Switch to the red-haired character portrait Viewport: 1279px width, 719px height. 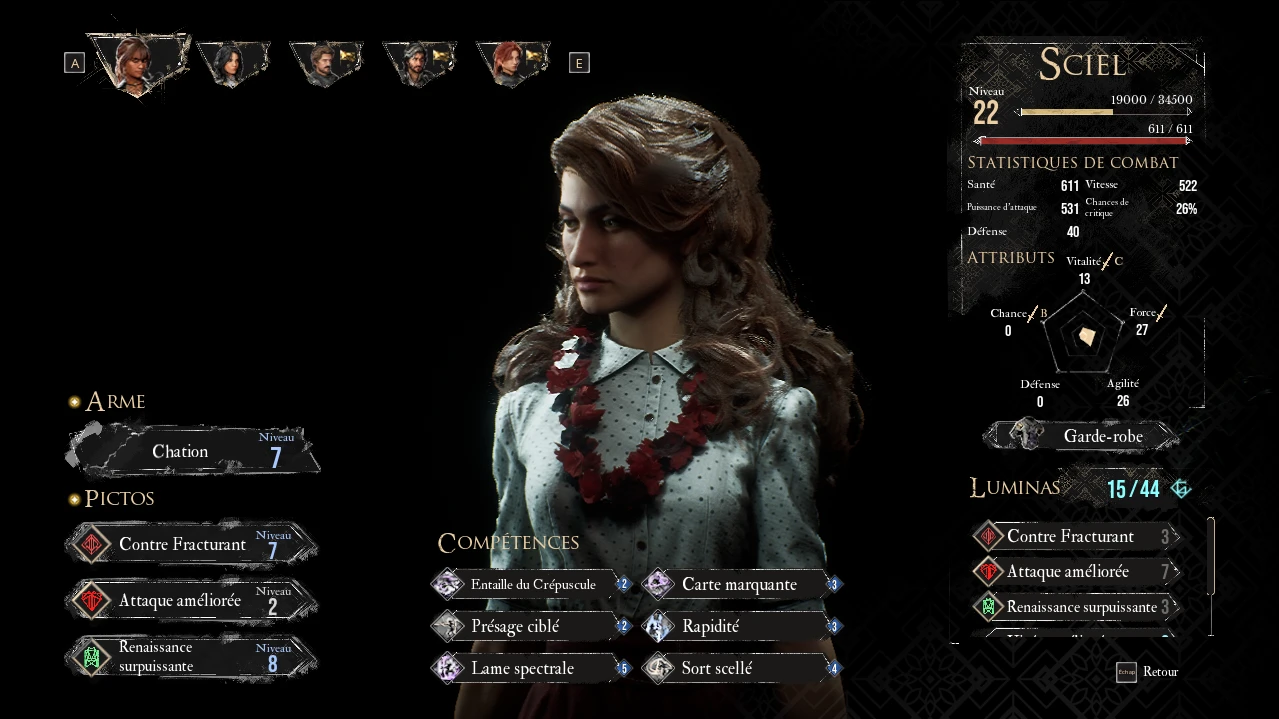[512, 63]
